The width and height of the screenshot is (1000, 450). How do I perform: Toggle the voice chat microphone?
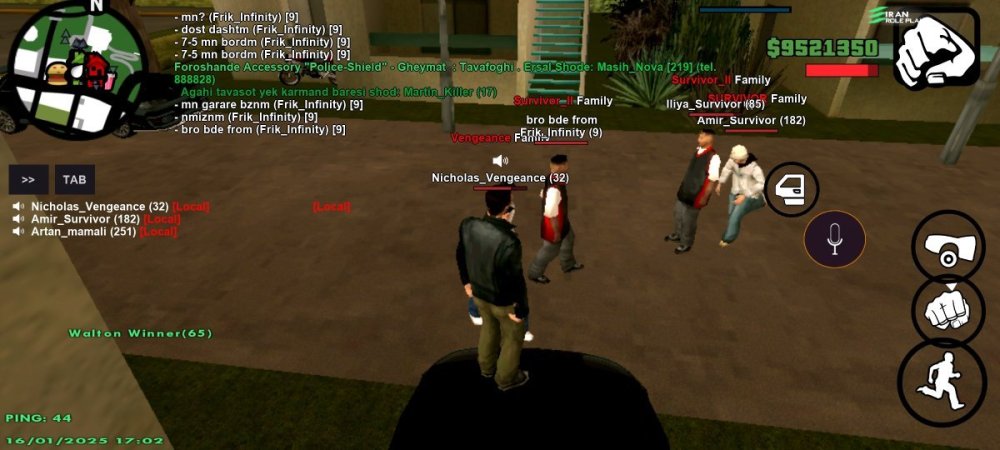pos(835,240)
